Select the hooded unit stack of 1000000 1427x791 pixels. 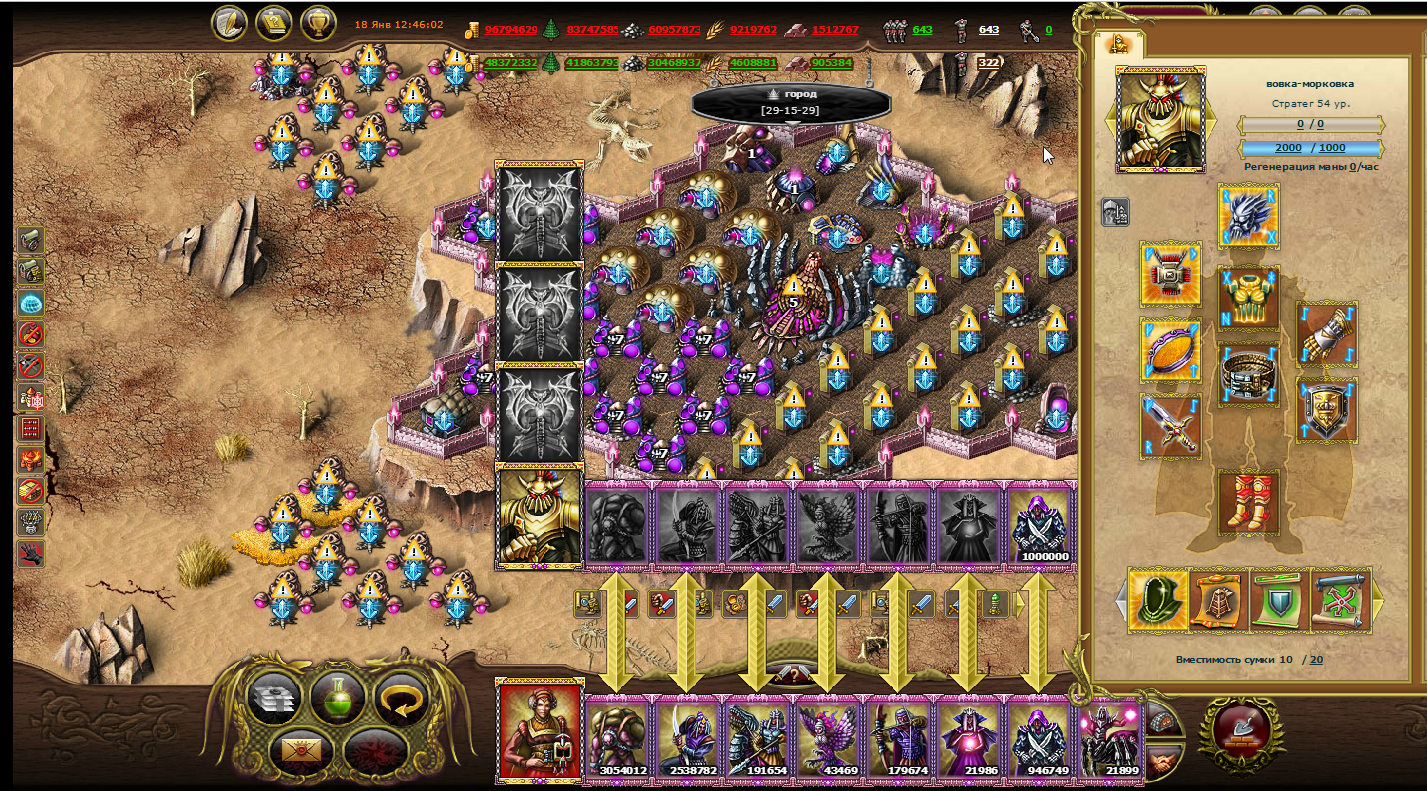tap(1040, 525)
